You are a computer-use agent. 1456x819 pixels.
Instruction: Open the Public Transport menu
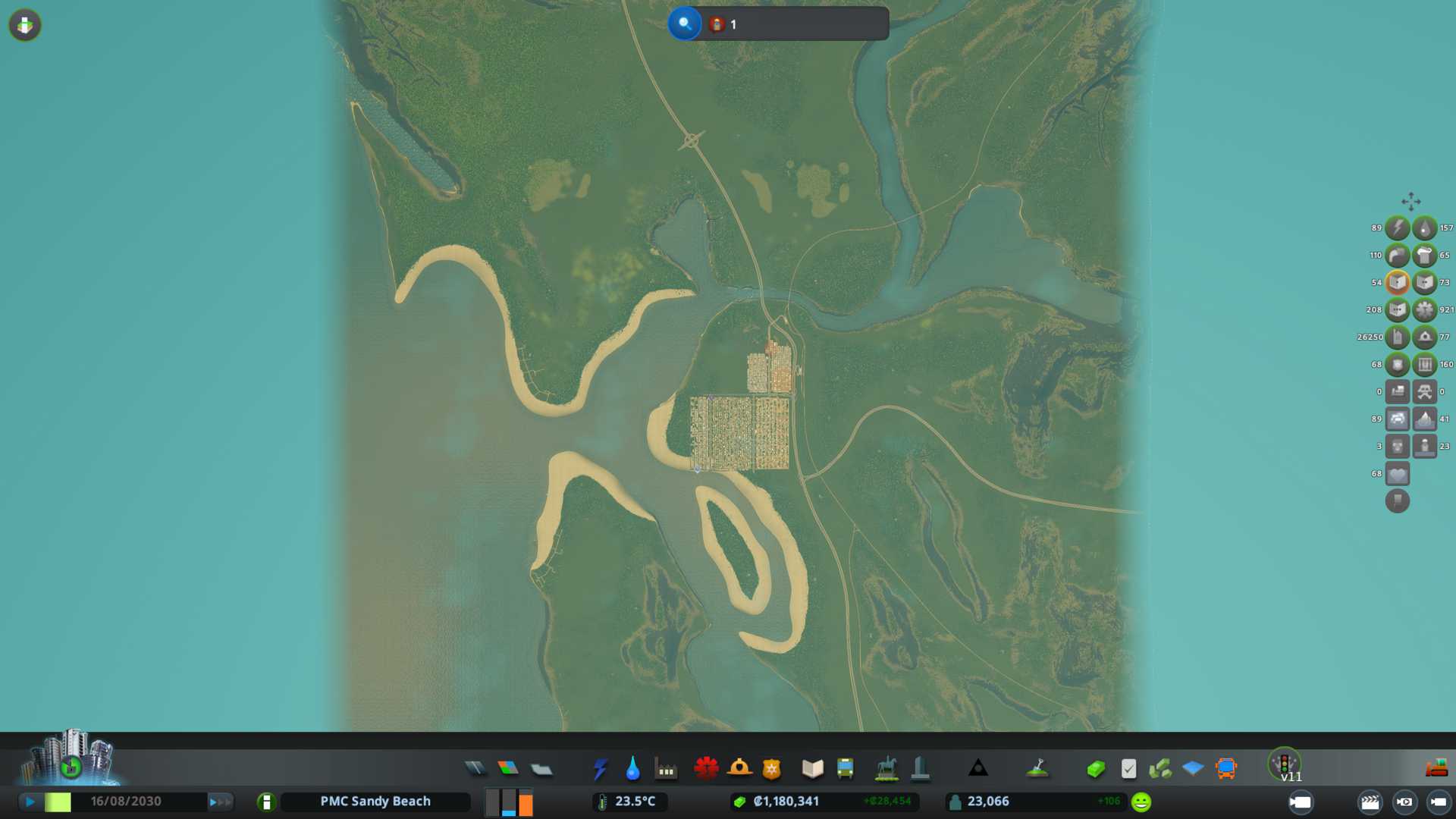point(845,769)
